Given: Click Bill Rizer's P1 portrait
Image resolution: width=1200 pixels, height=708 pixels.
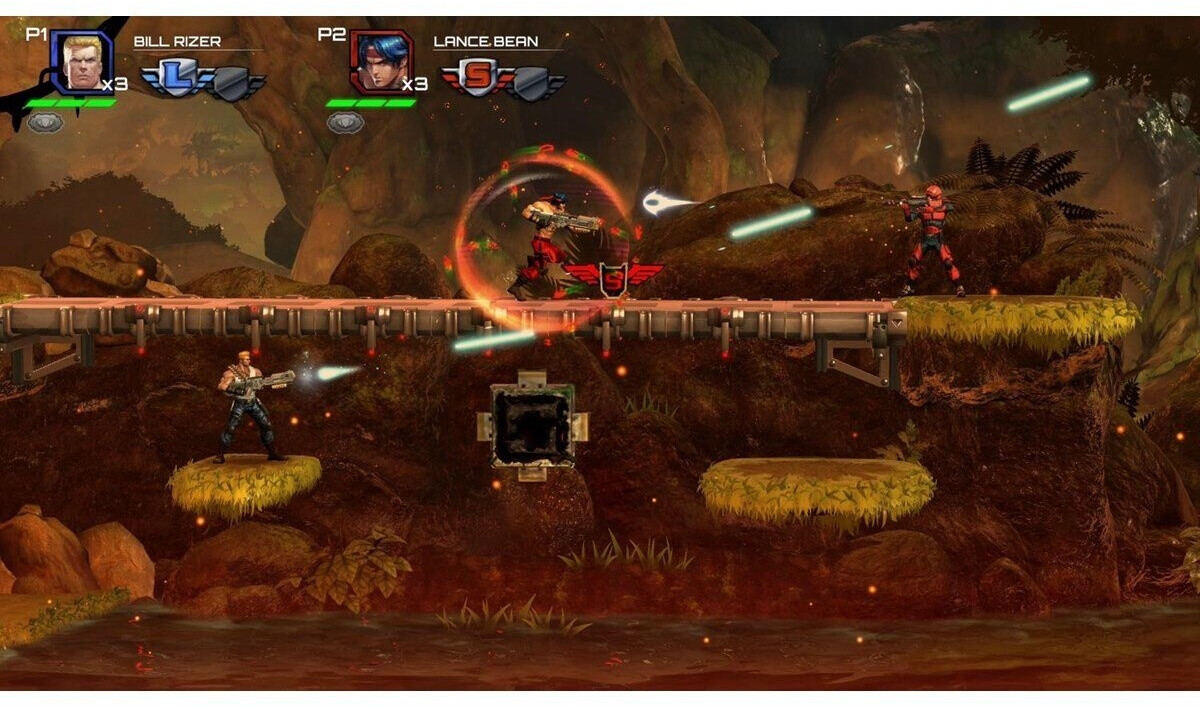Looking at the screenshot, I should coord(81,62).
